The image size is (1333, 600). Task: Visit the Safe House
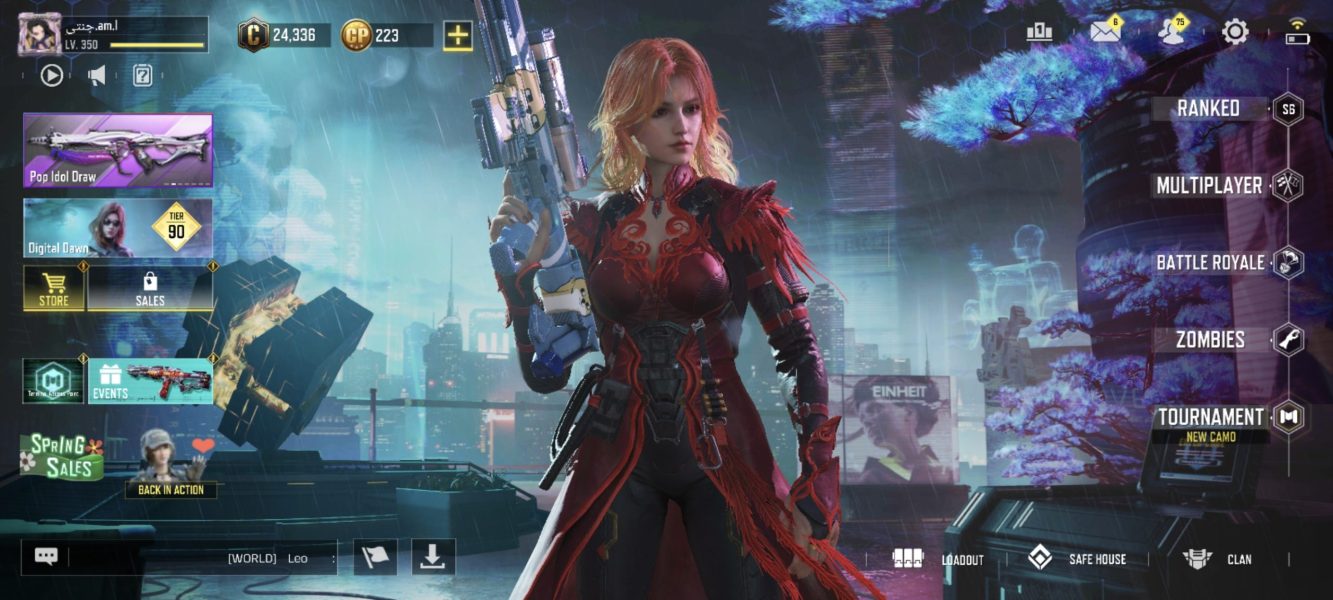(1076, 559)
